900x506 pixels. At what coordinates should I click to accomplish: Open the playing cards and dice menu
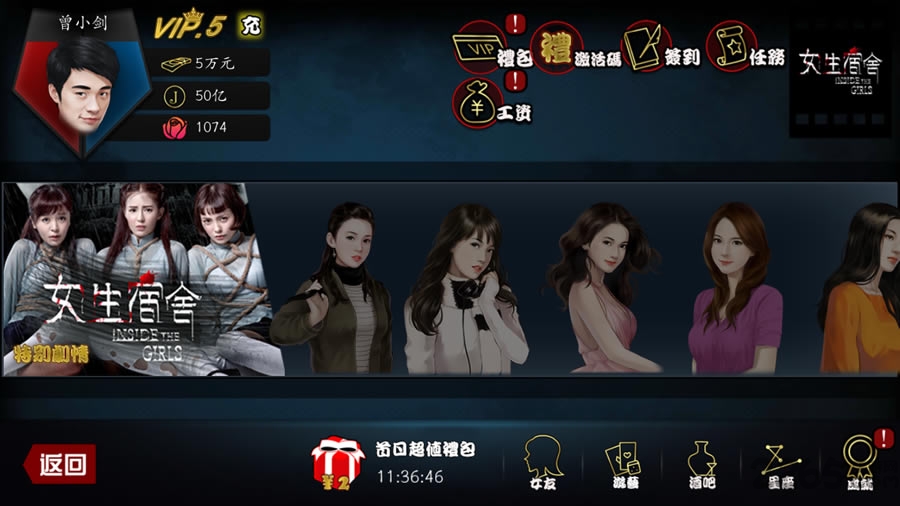click(624, 462)
